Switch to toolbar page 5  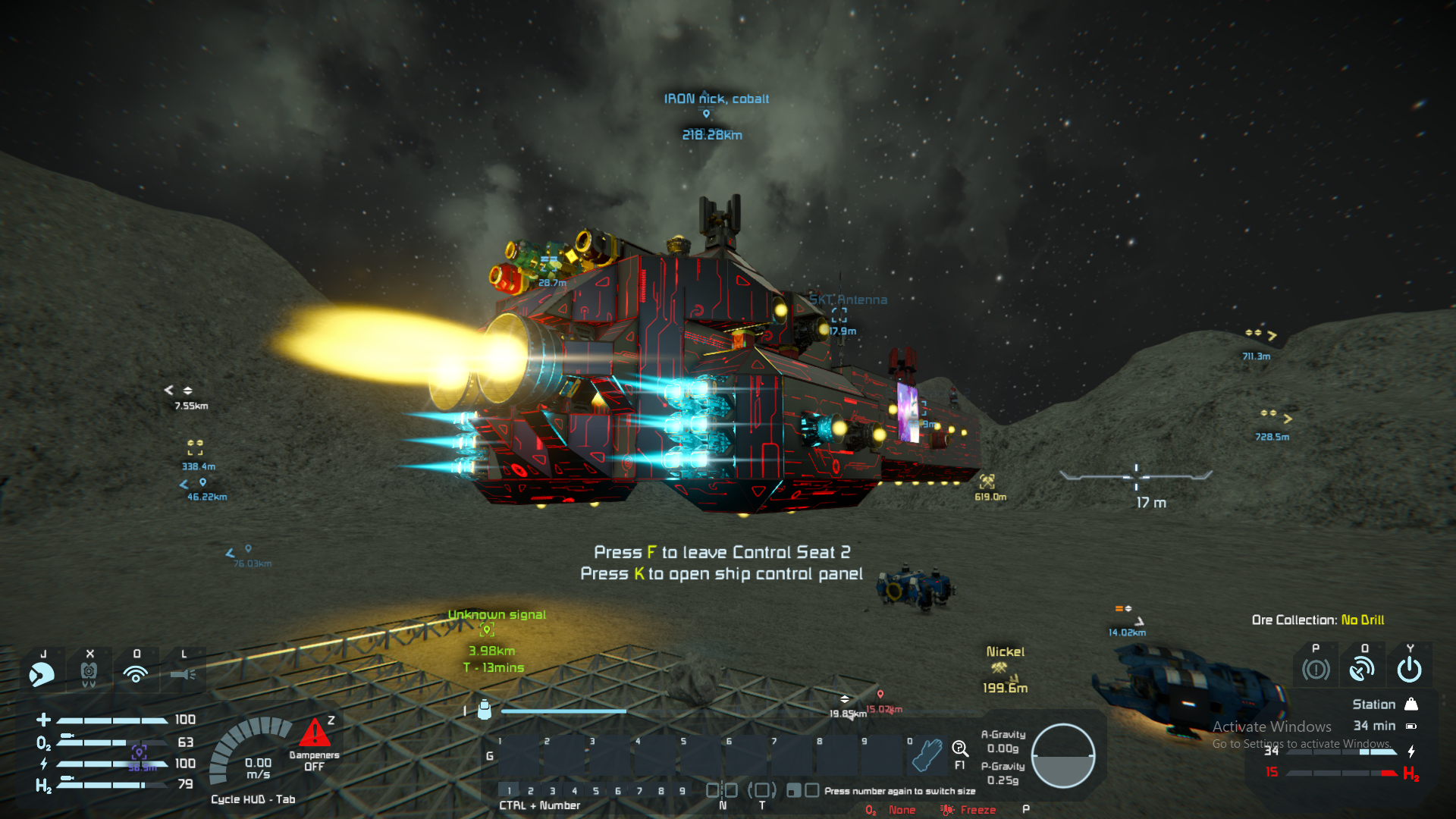[x=596, y=791]
